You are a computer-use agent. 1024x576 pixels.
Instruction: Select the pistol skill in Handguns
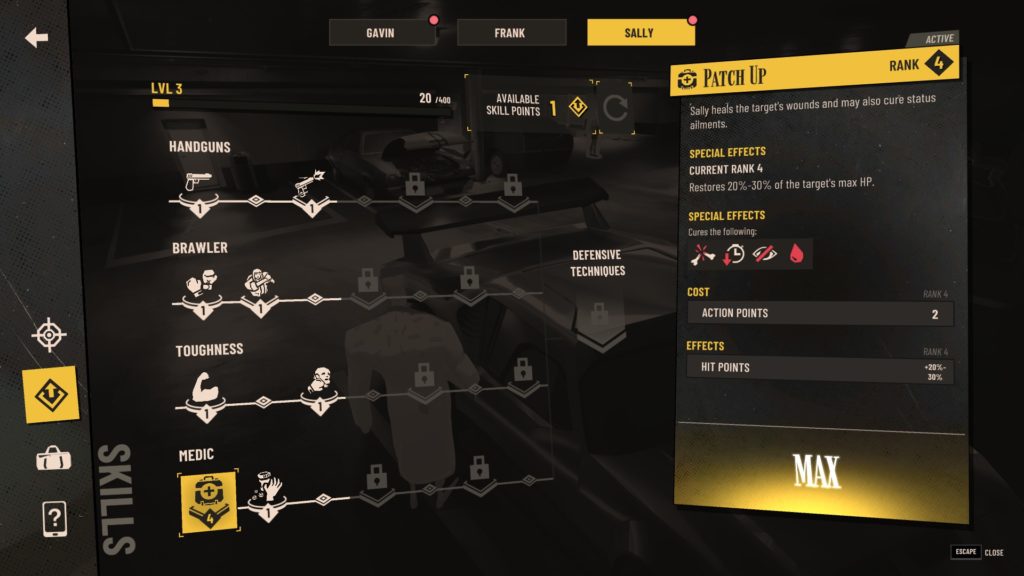pyautogui.click(x=198, y=185)
